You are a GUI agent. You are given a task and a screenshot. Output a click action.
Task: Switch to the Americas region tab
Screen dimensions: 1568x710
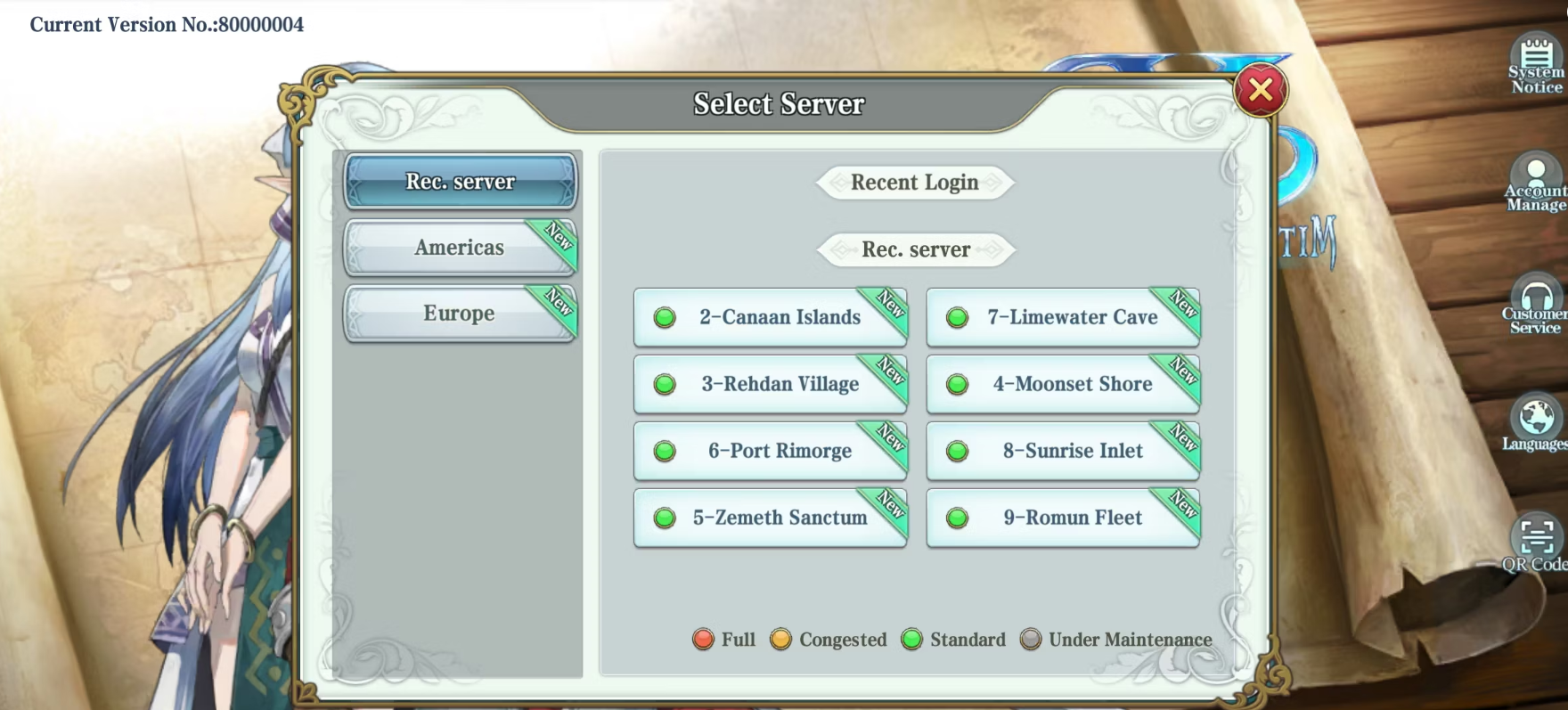pos(460,247)
